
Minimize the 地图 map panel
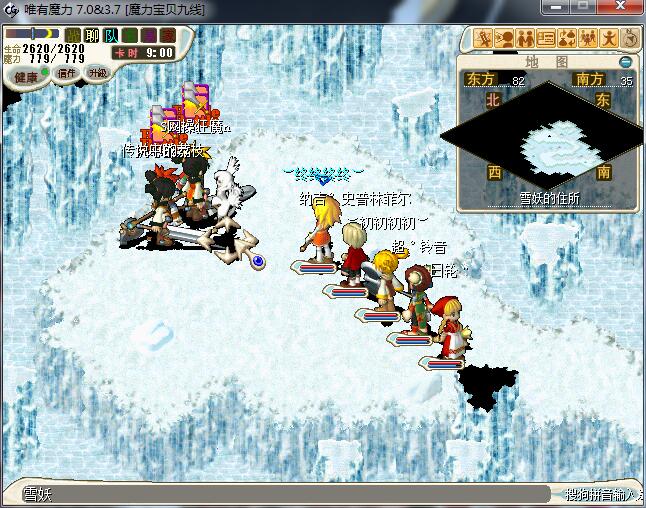tap(625, 62)
